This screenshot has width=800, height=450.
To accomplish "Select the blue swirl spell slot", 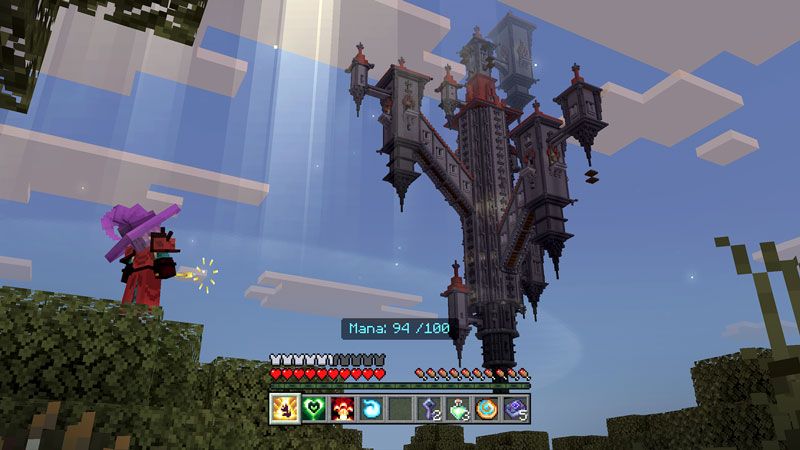I will (x=372, y=409).
